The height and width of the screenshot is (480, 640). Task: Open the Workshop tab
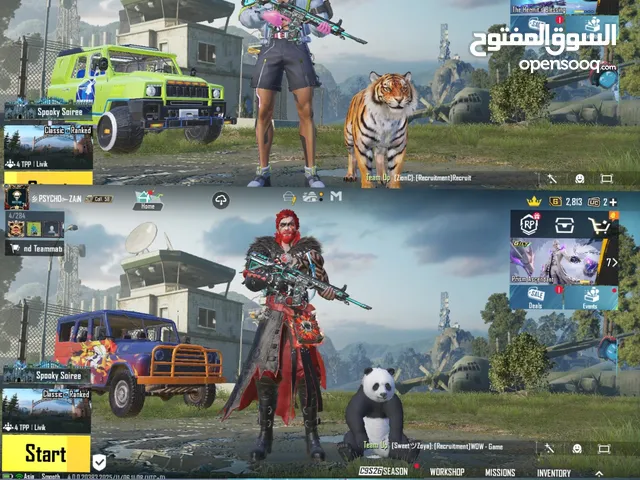pos(447,472)
